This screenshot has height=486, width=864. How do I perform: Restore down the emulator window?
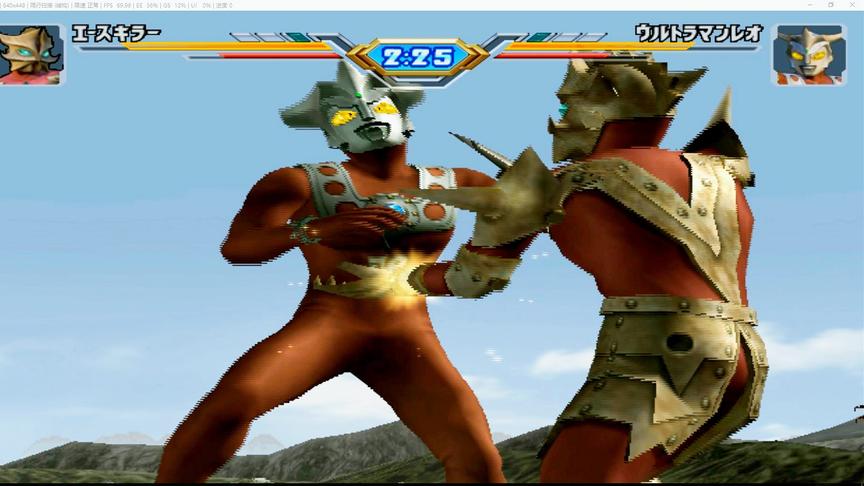tap(830, 5)
